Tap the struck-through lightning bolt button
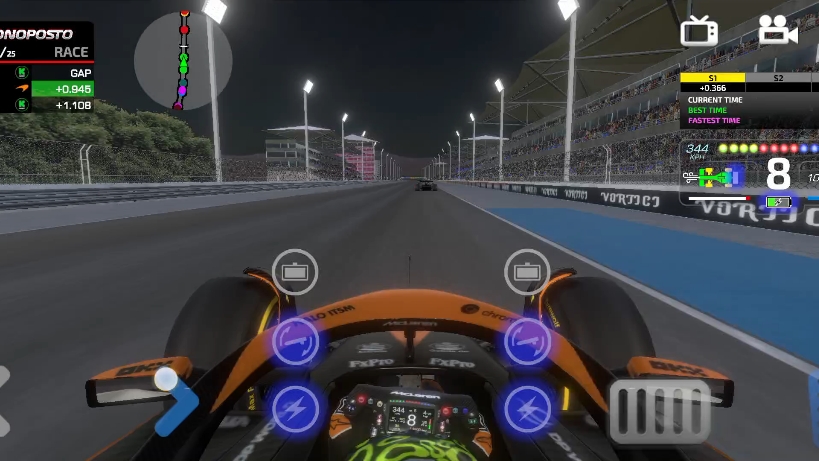The height and width of the screenshot is (461, 819). click(x=527, y=408)
